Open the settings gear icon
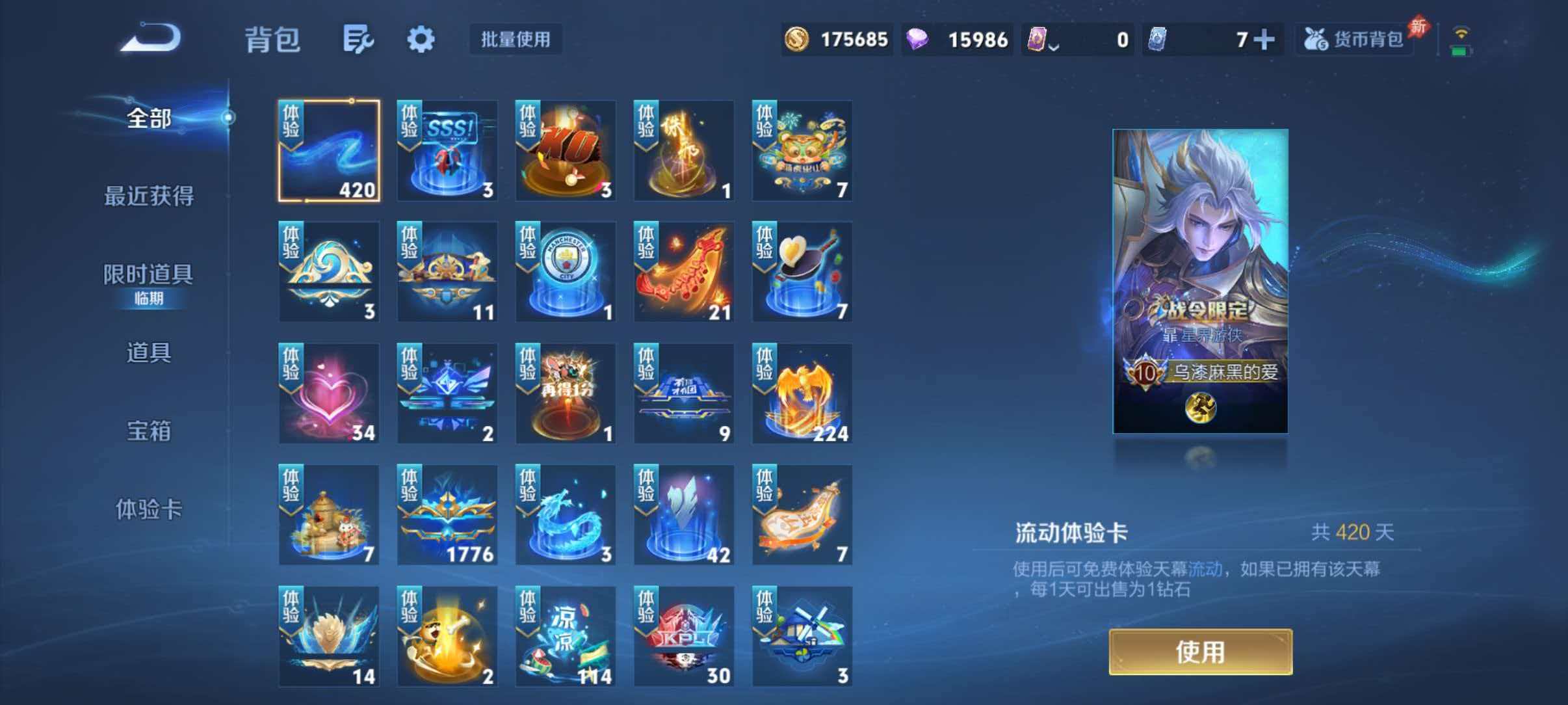 [x=421, y=39]
